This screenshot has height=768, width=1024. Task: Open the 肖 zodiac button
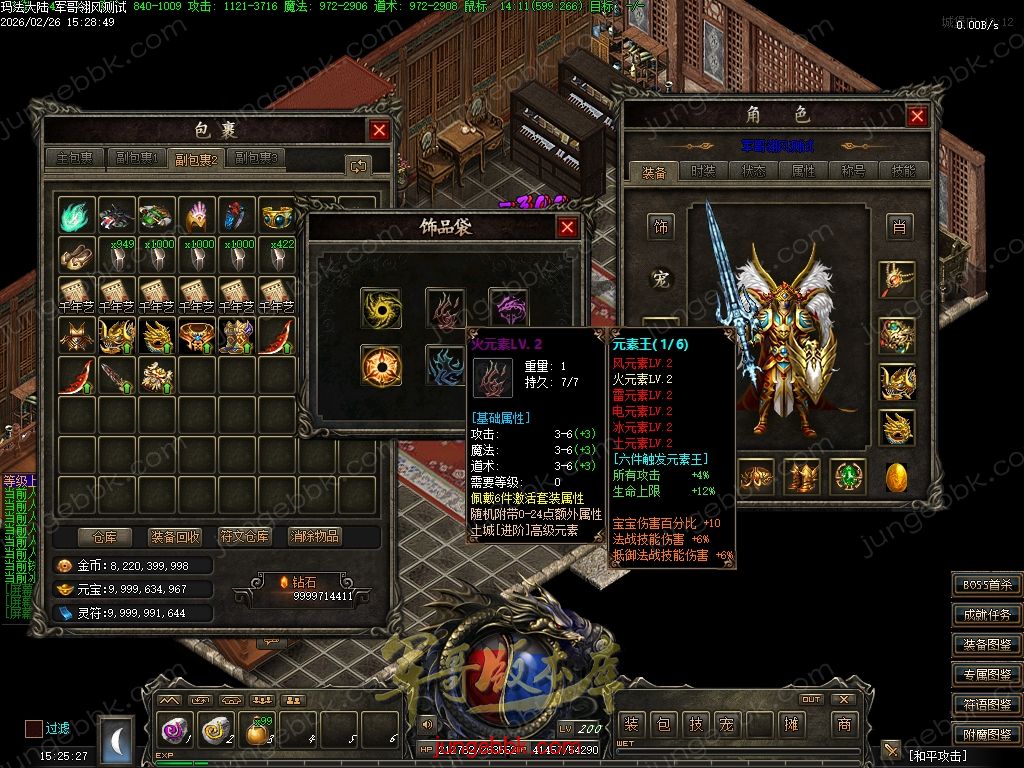pyautogui.click(x=899, y=227)
